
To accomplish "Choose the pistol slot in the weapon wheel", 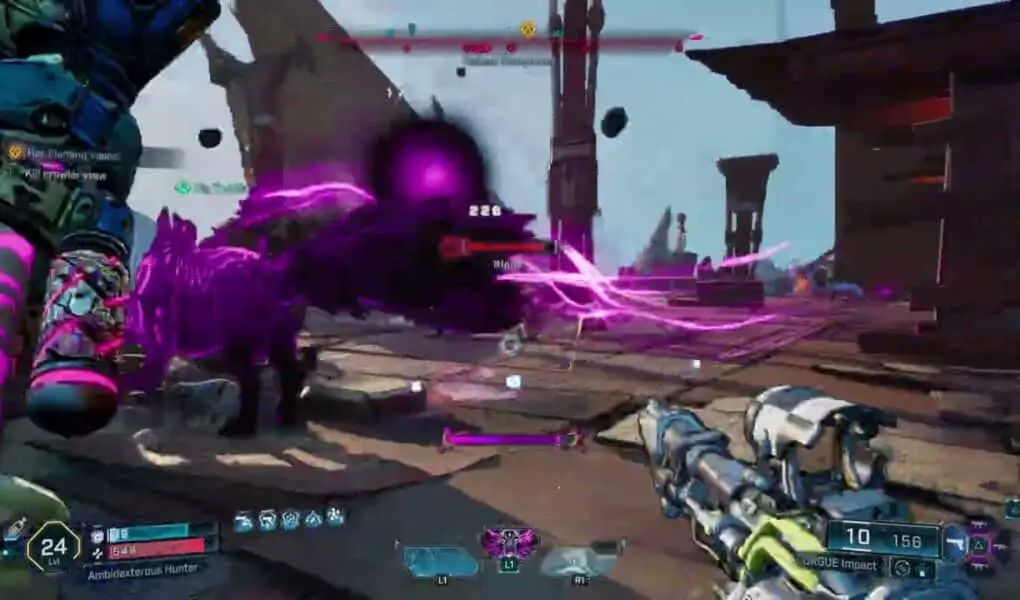I will [x=957, y=541].
